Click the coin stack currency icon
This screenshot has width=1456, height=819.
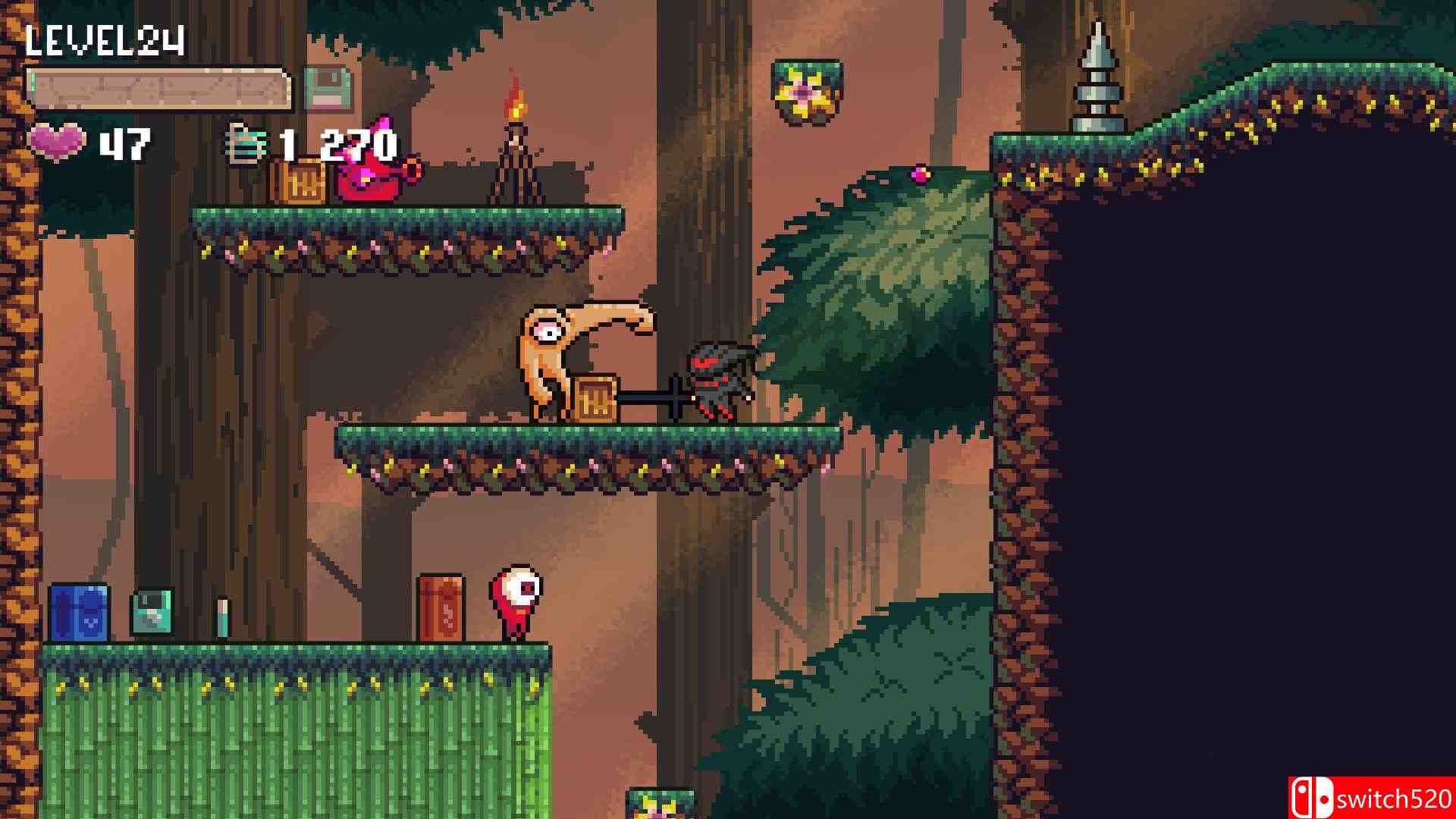tap(247, 143)
